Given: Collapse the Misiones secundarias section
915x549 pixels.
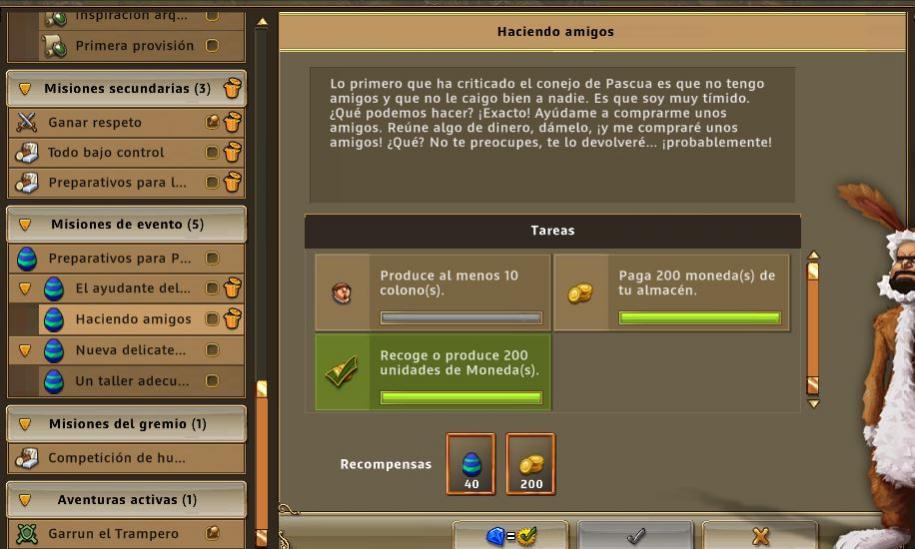Looking at the screenshot, I should (x=25, y=89).
